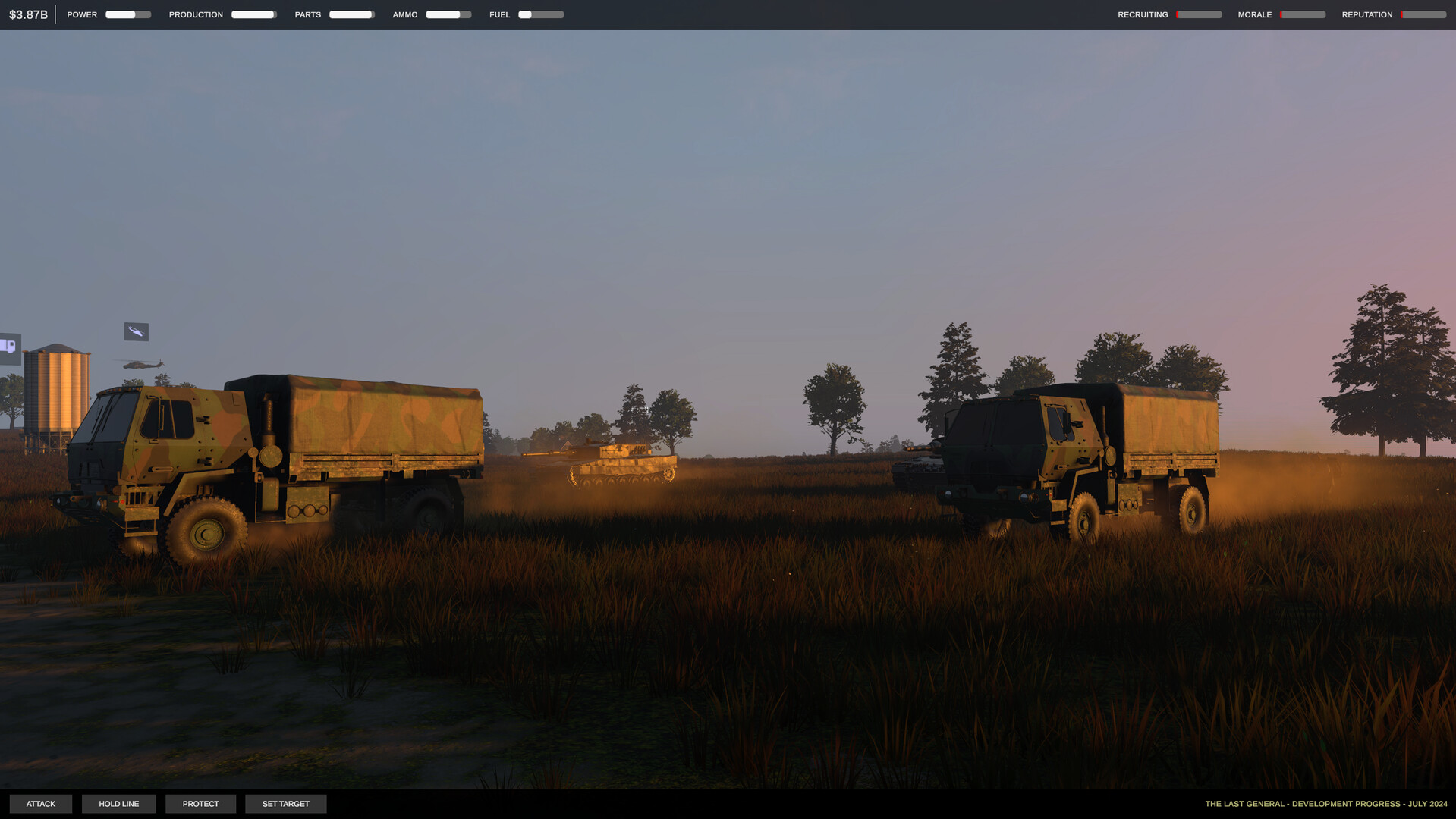Click the MORALE progress bar
This screenshot has width=1456, height=819.
pos(1302,14)
